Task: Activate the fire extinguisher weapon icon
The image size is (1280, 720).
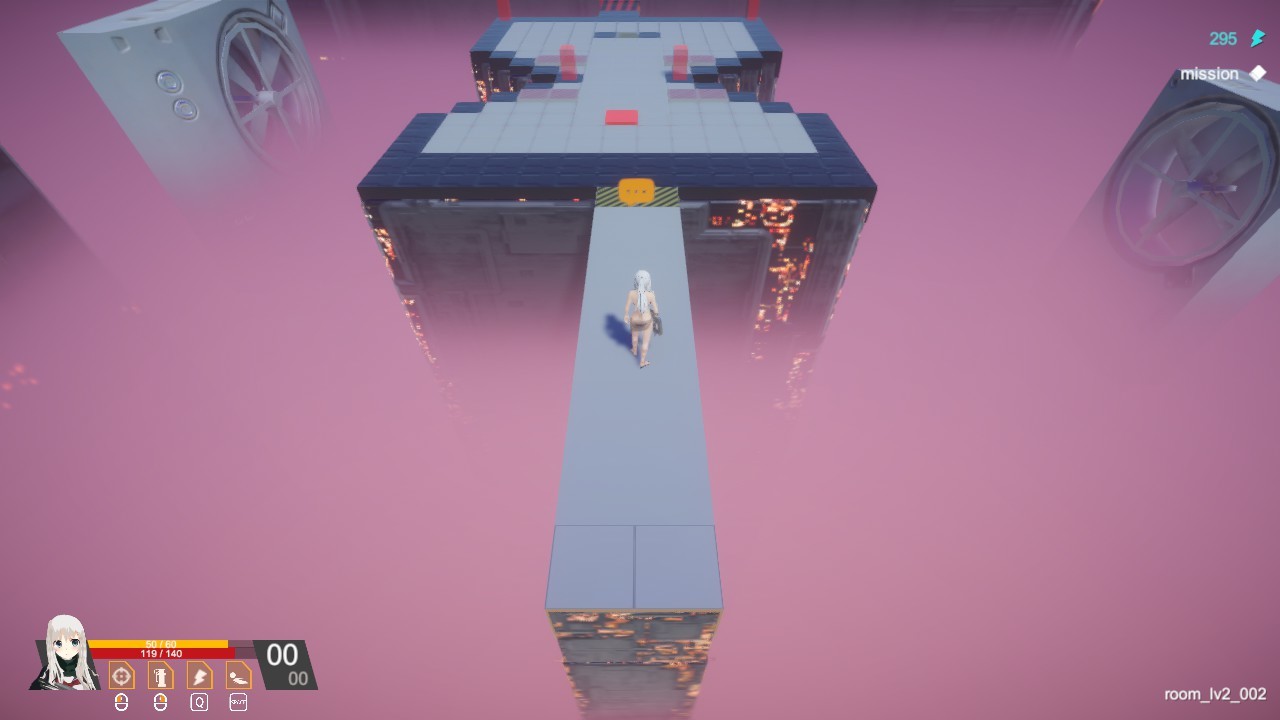Action: click(x=160, y=675)
